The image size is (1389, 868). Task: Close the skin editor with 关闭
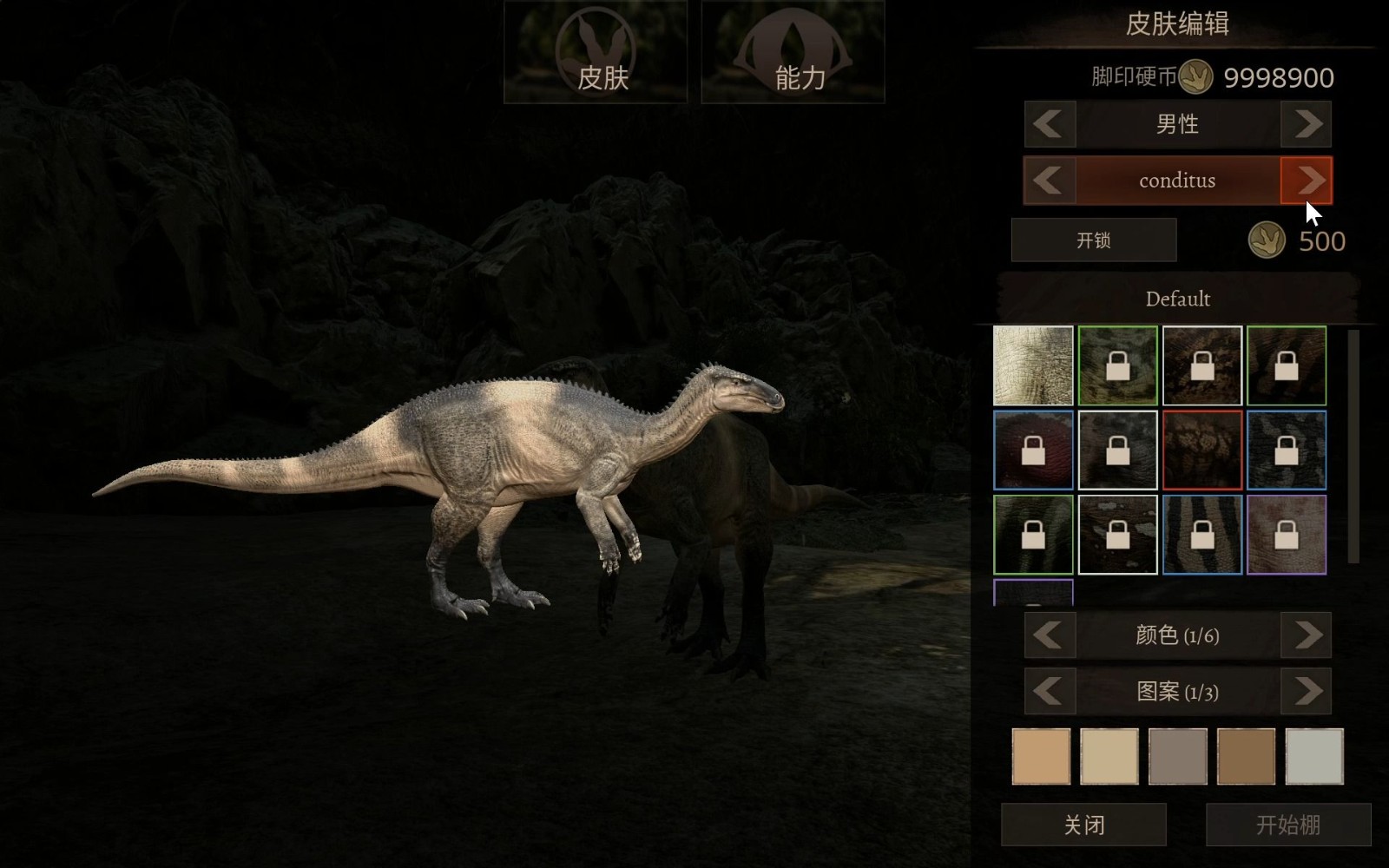click(x=1083, y=825)
